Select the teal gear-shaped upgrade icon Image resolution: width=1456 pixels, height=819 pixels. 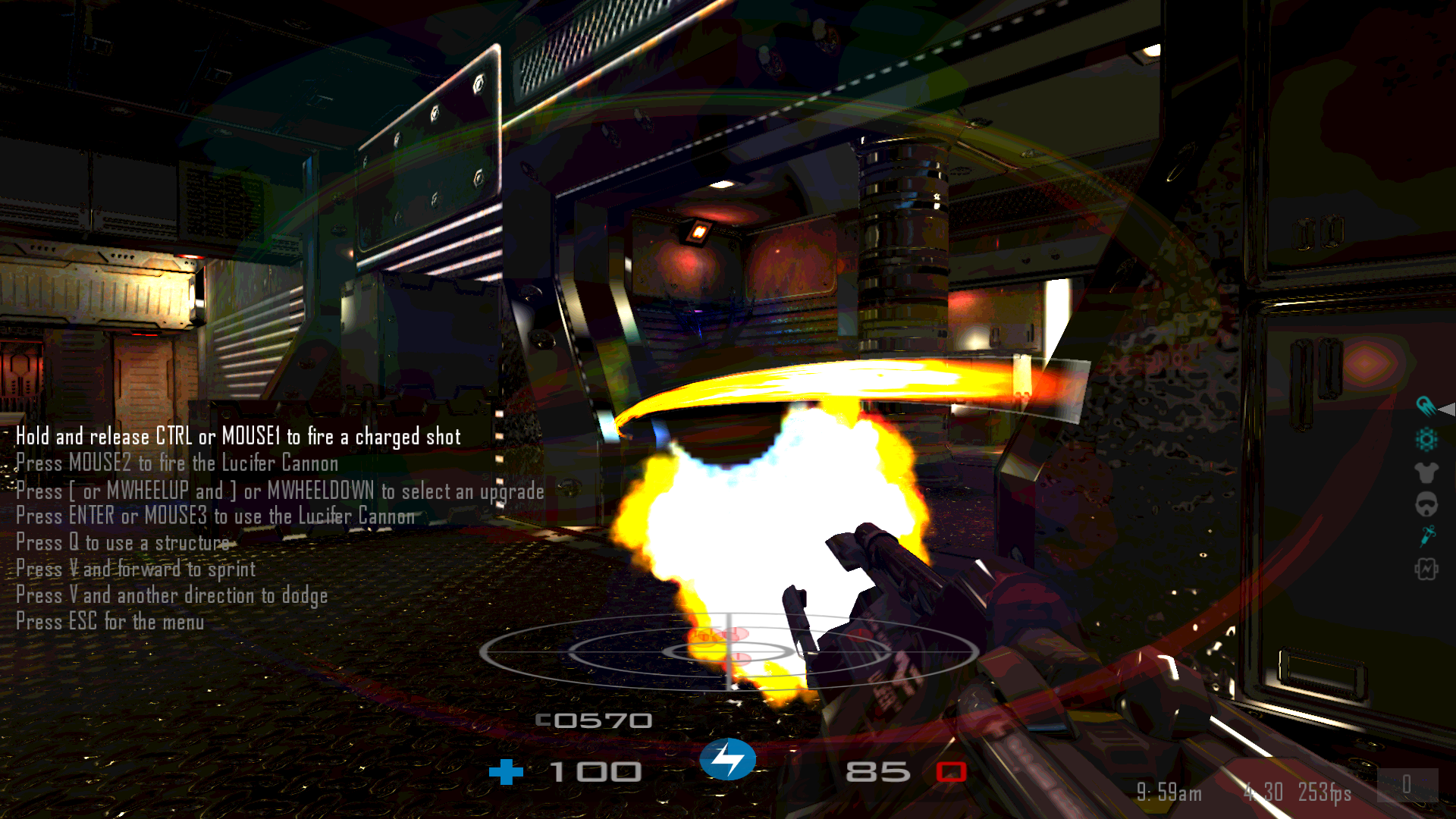(1426, 439)
